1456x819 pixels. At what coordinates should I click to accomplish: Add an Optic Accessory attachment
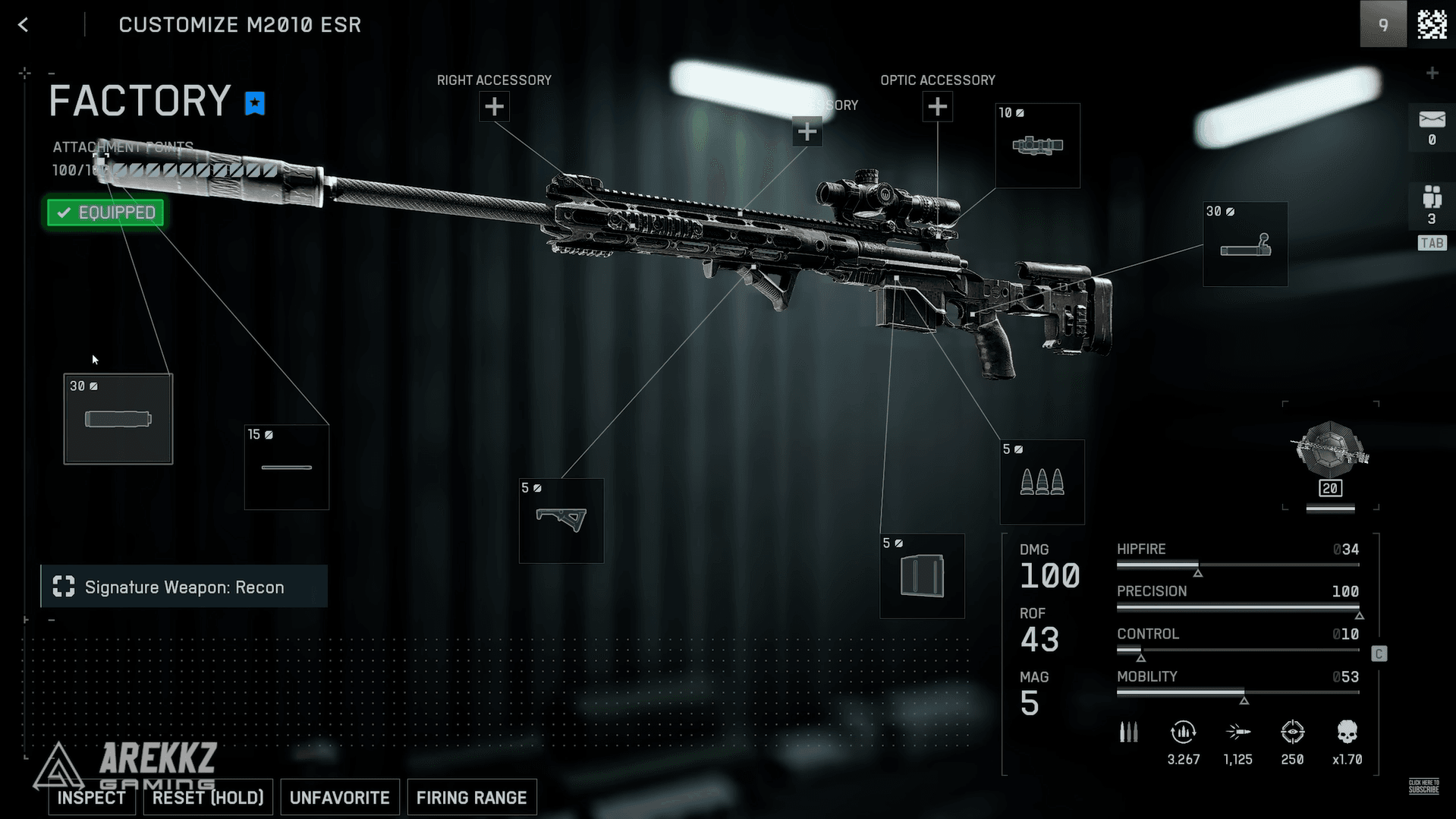pyautogui.click(x=937, y=107)
